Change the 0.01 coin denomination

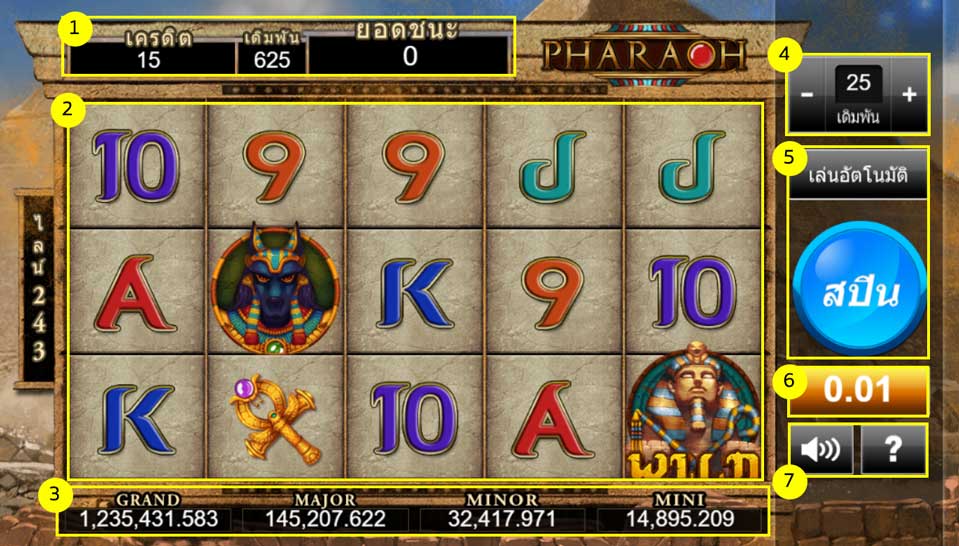[859, 389]
